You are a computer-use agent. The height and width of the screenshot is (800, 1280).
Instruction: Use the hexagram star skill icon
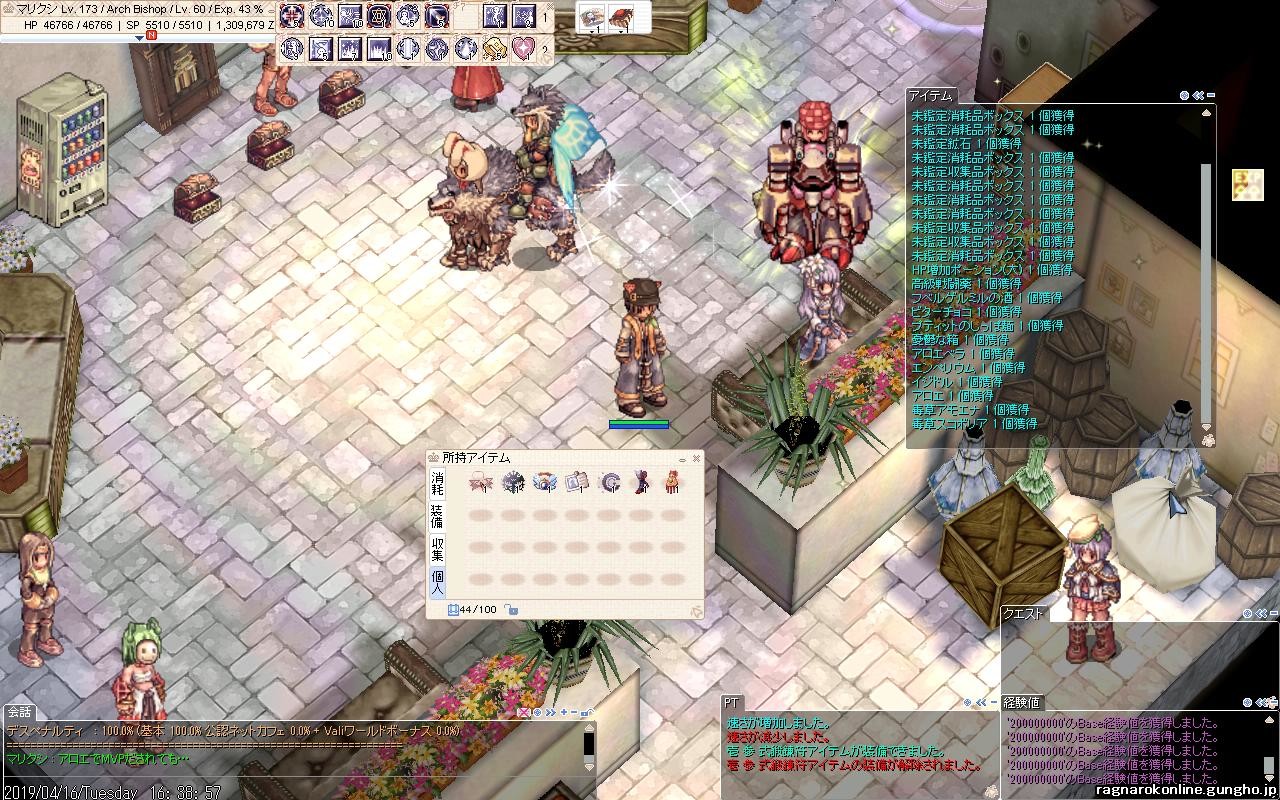tap(379, 16)
